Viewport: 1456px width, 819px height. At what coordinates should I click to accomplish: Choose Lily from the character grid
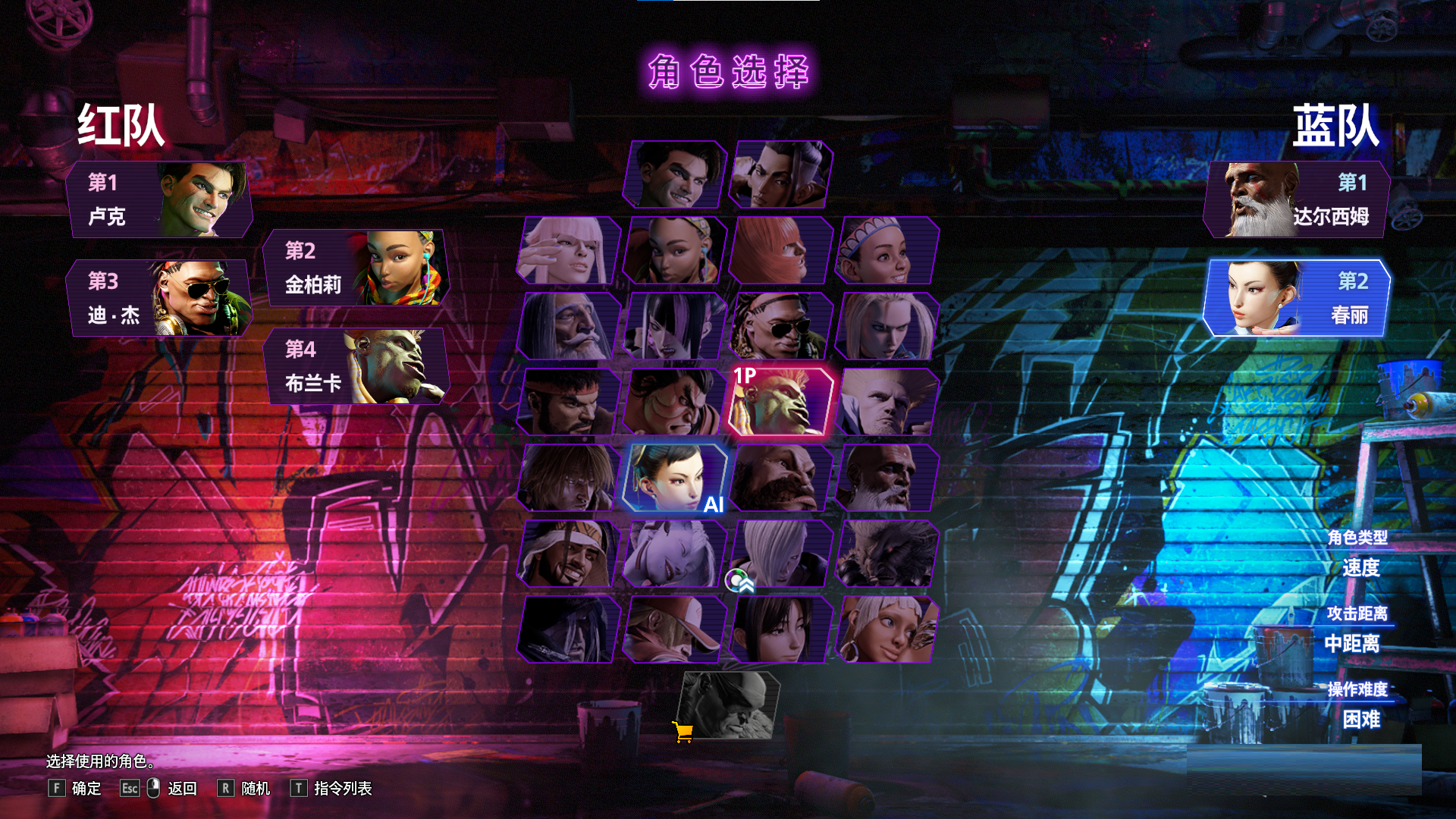click(886, 250)
